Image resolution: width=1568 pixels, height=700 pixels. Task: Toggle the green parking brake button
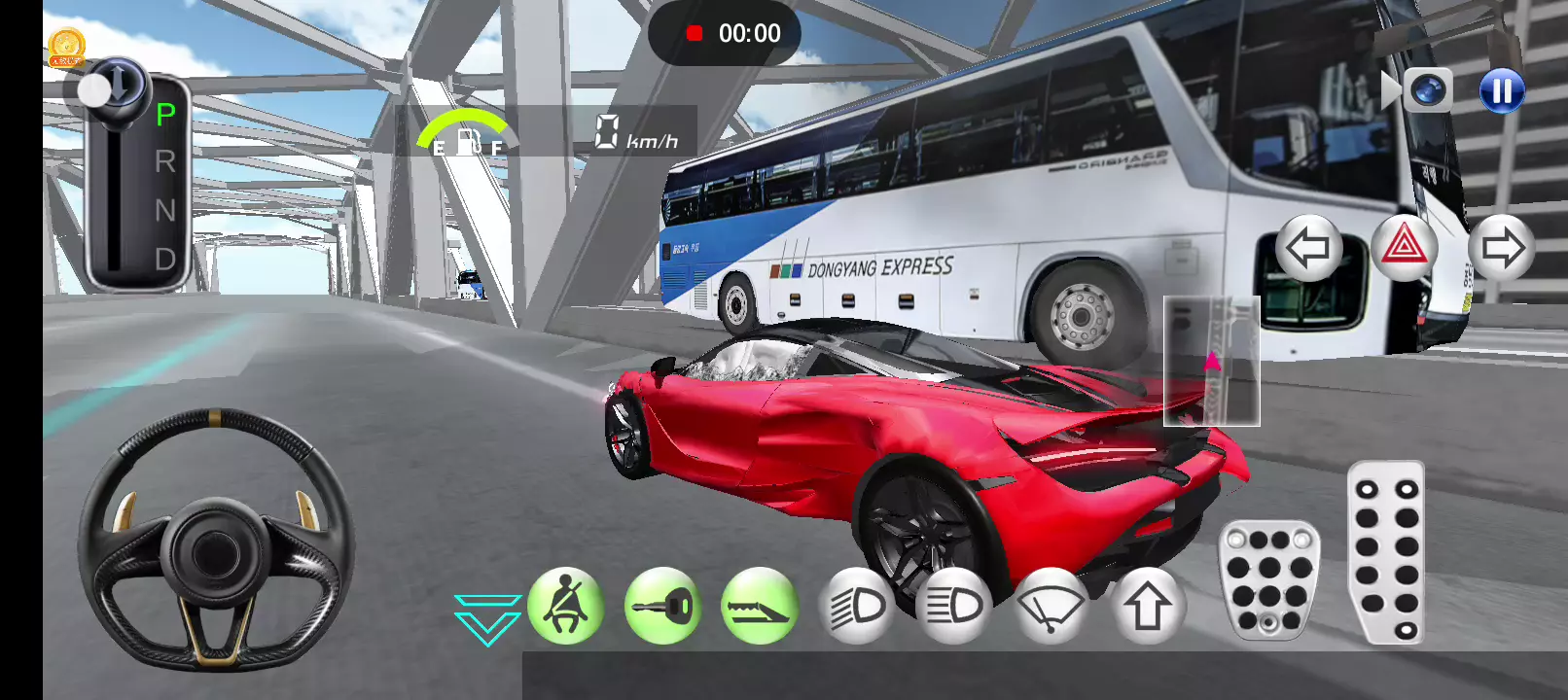[x=759, y=607]
